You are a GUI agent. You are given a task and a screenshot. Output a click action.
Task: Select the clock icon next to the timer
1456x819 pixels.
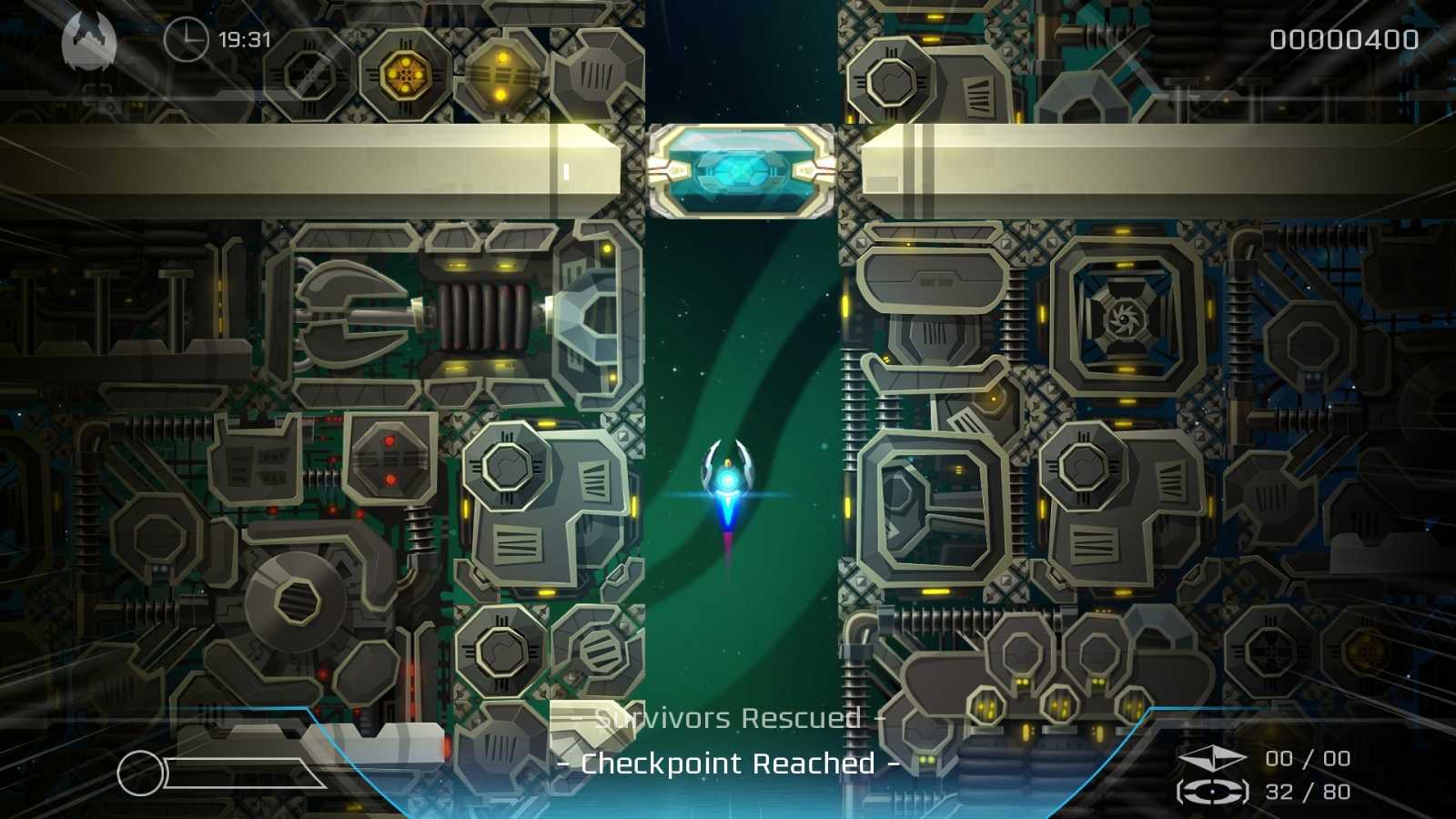pos(187,40)
